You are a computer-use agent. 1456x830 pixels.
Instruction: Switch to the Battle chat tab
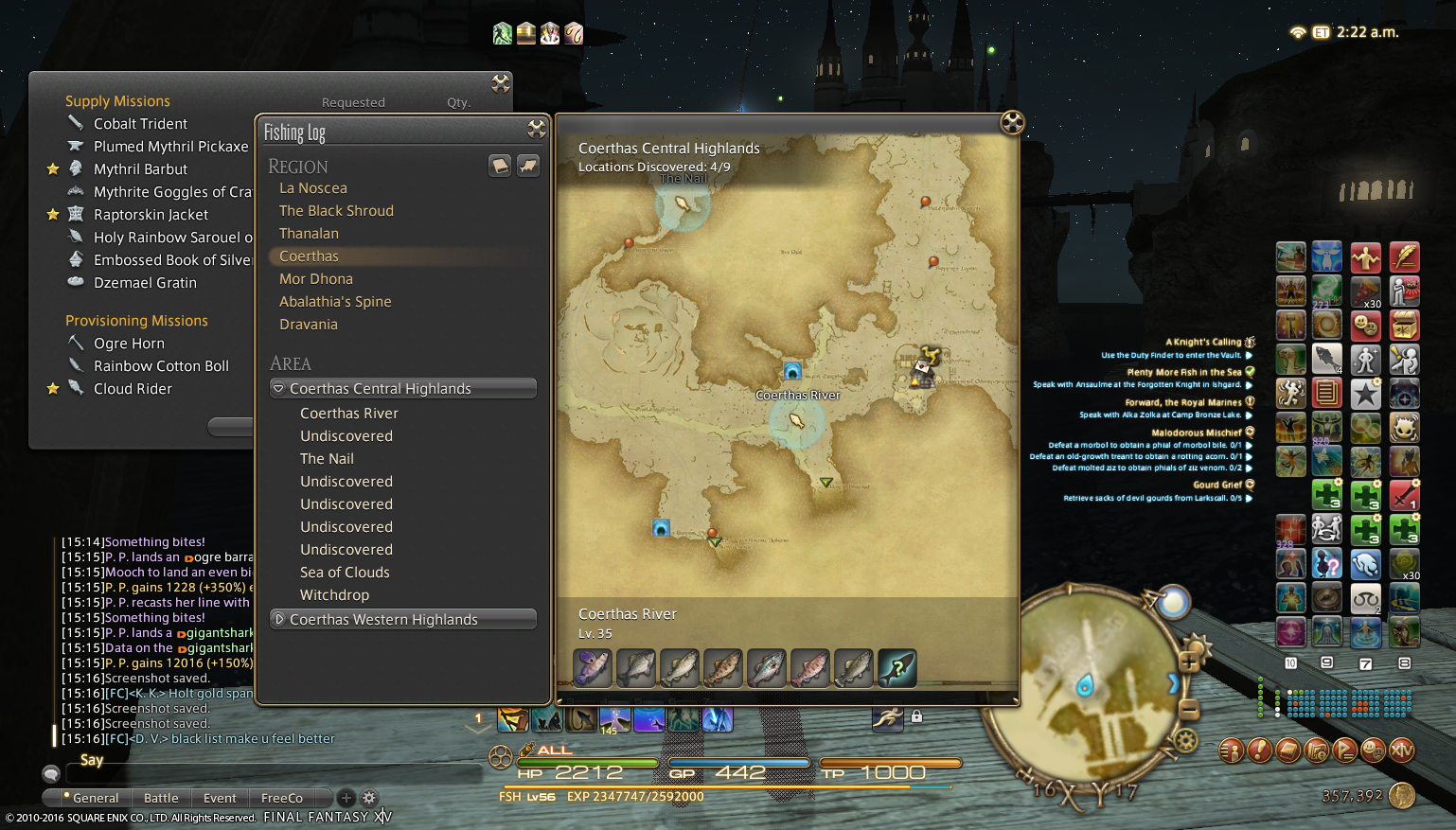[161, 798]
